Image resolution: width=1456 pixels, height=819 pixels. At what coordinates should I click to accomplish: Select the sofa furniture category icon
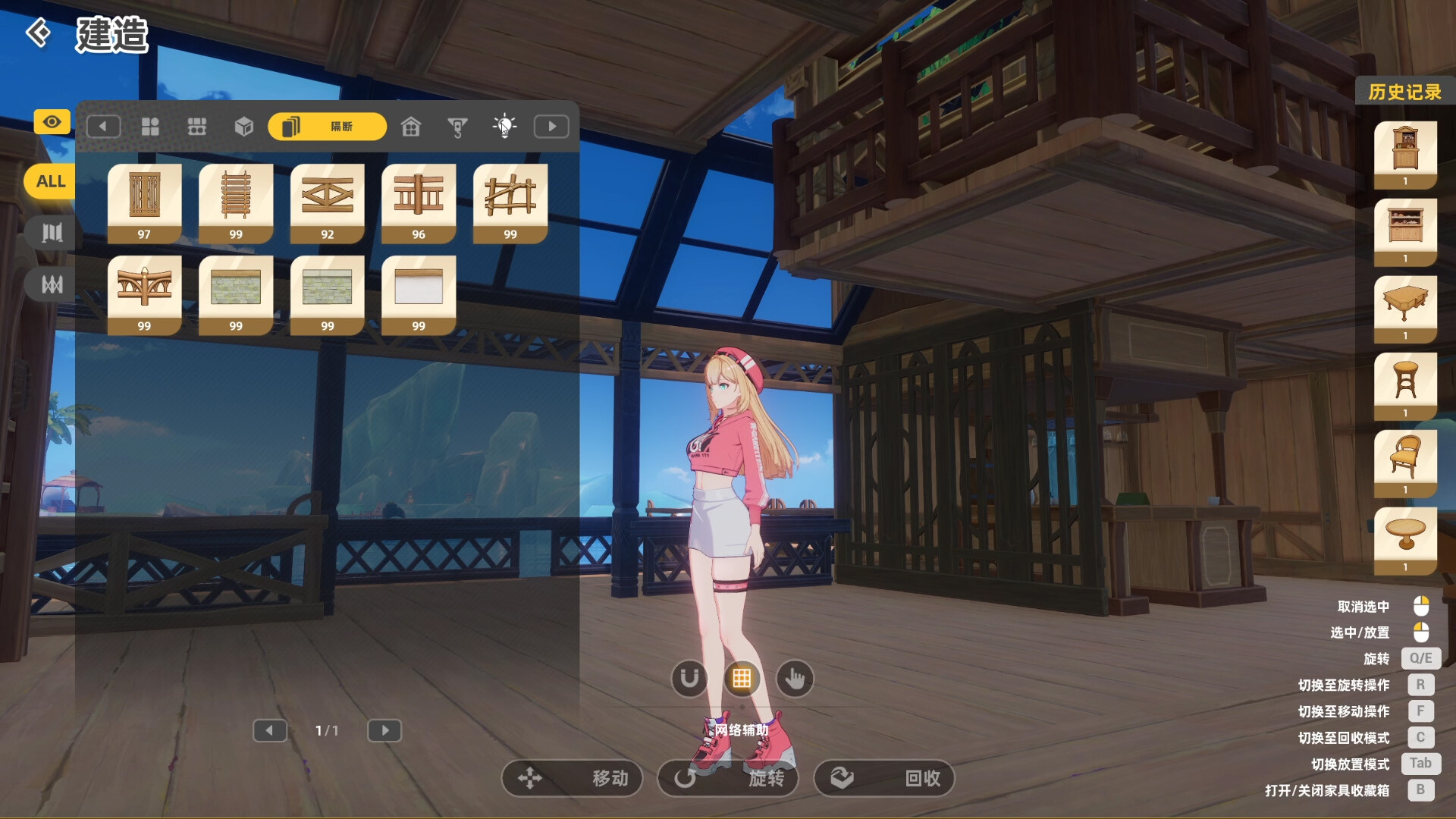click(197, 127)
